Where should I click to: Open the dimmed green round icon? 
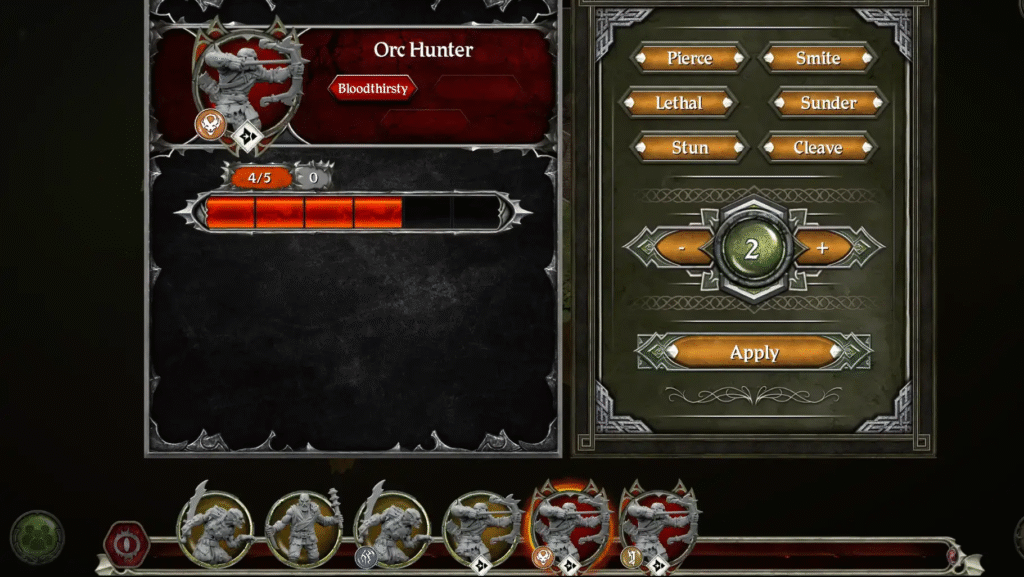click(x=38, y=537)
